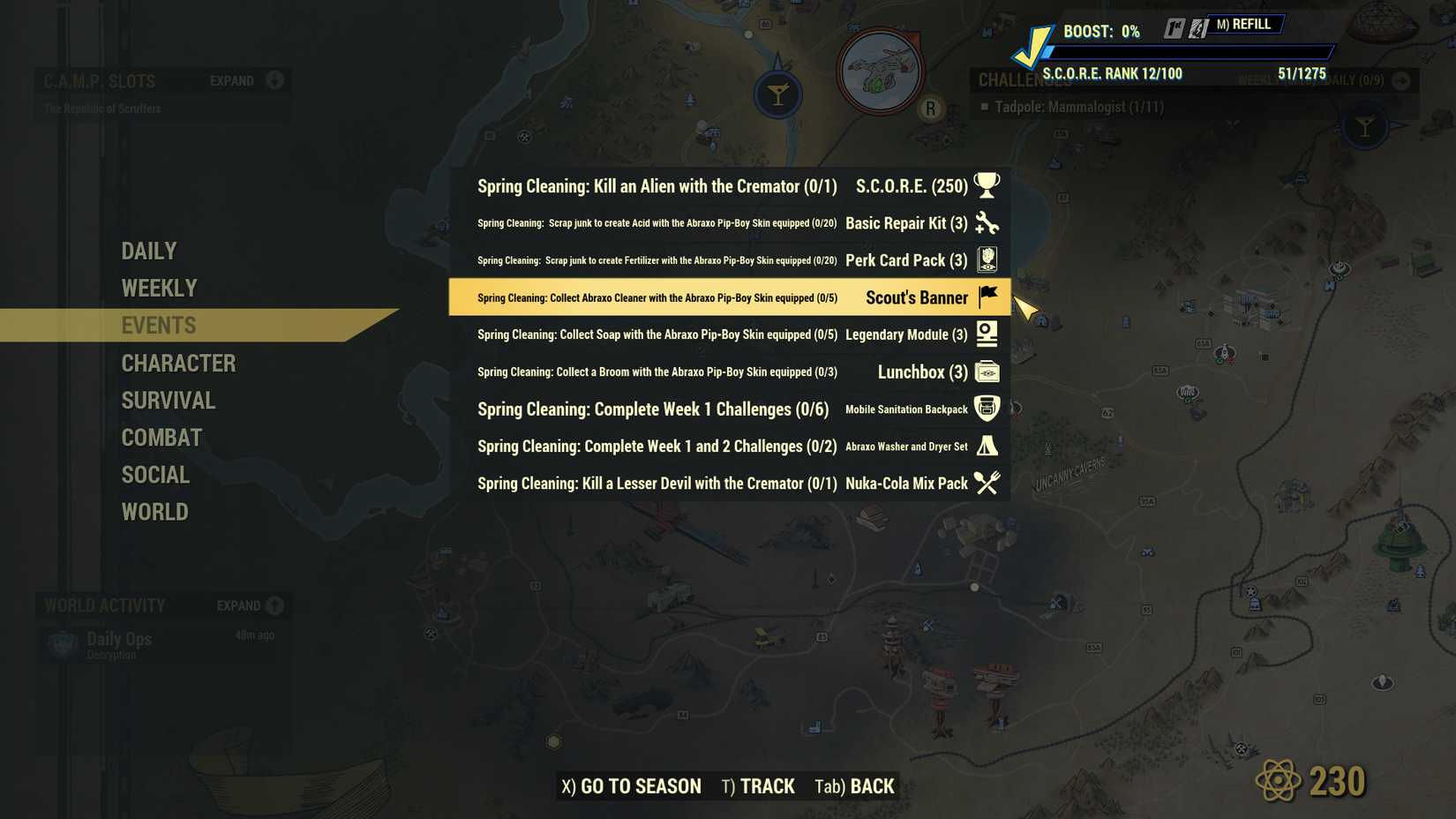Select the Perk Card Pack icon
Screen dimensions: 1456x819
pos(986,259)
